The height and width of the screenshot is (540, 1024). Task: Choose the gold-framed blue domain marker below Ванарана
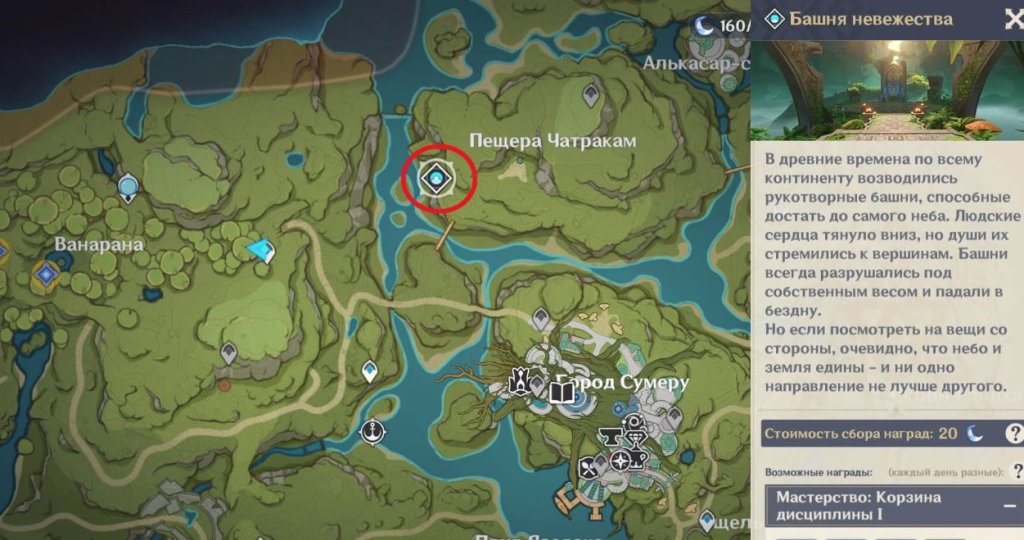tap(45, 273)
